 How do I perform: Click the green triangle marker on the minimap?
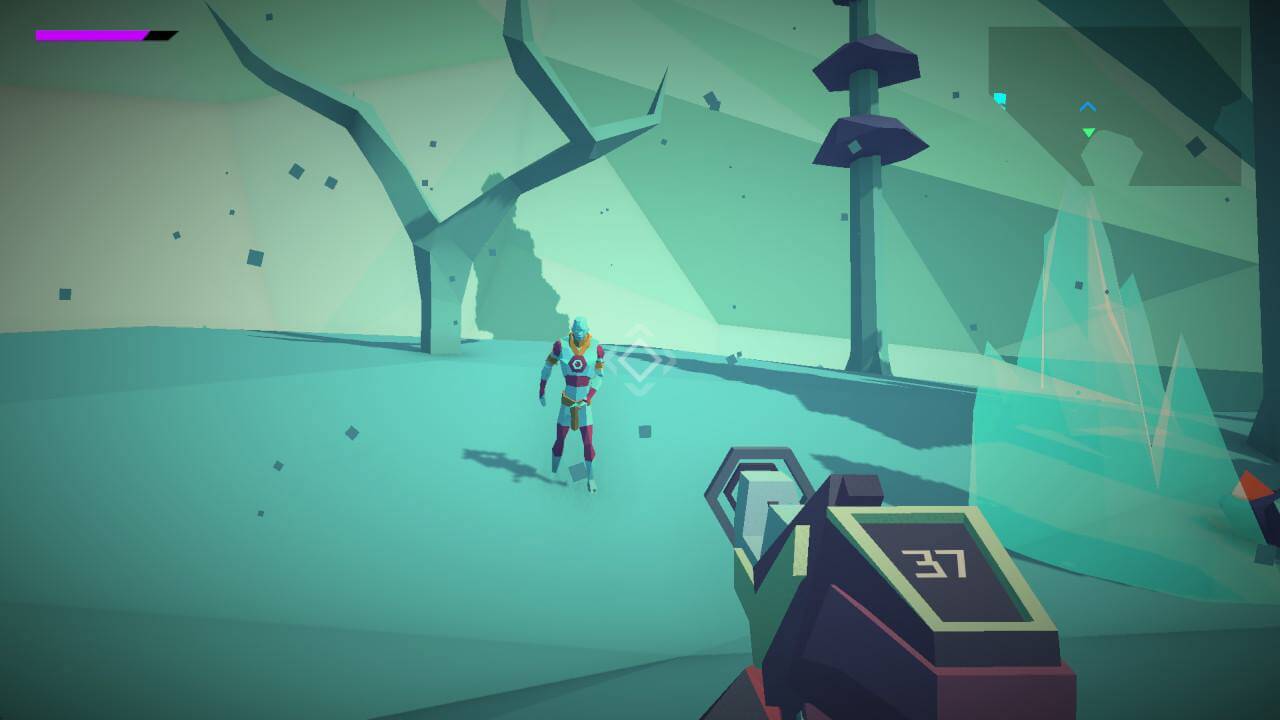(x=1088, y=132)
